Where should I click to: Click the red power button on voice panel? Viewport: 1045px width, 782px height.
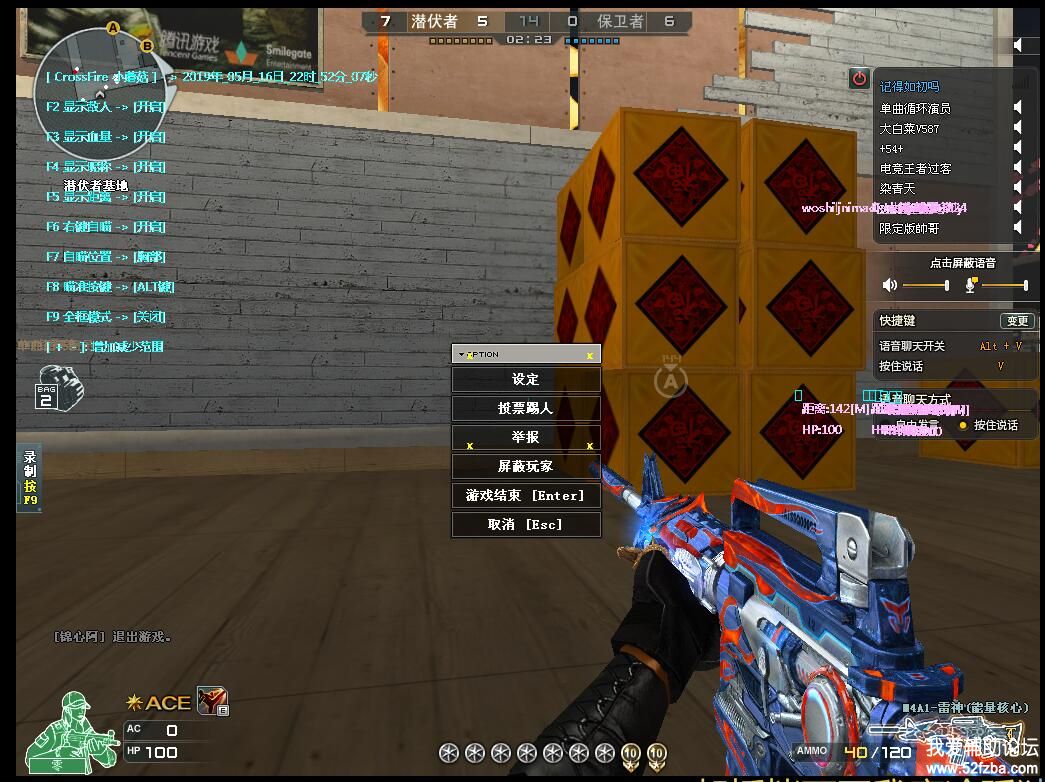[859, 78]
